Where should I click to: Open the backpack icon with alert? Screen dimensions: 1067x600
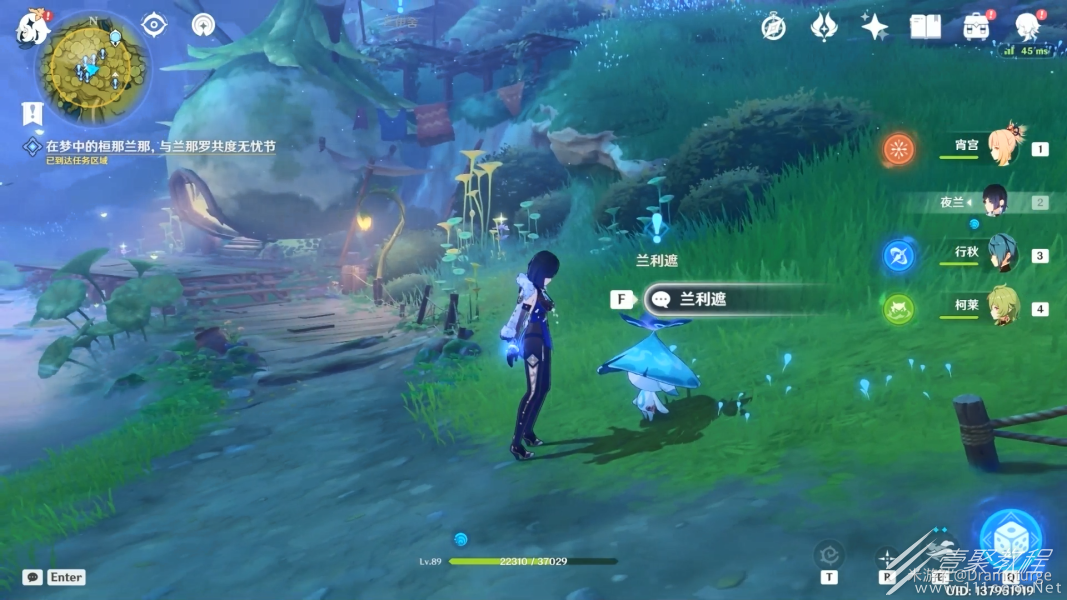[976, 27]
